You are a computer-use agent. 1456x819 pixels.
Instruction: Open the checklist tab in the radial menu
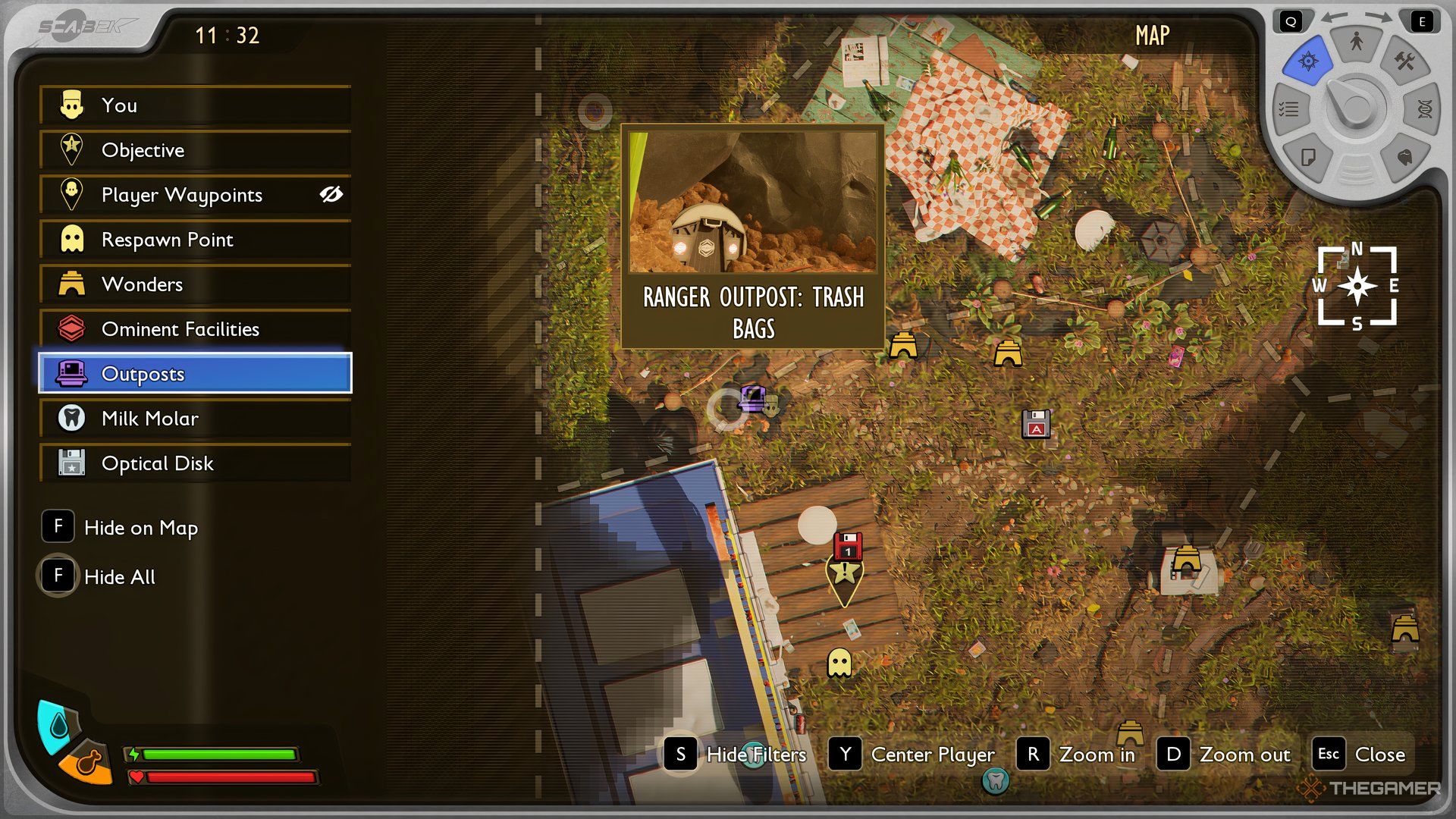[x=1289, y=110]
